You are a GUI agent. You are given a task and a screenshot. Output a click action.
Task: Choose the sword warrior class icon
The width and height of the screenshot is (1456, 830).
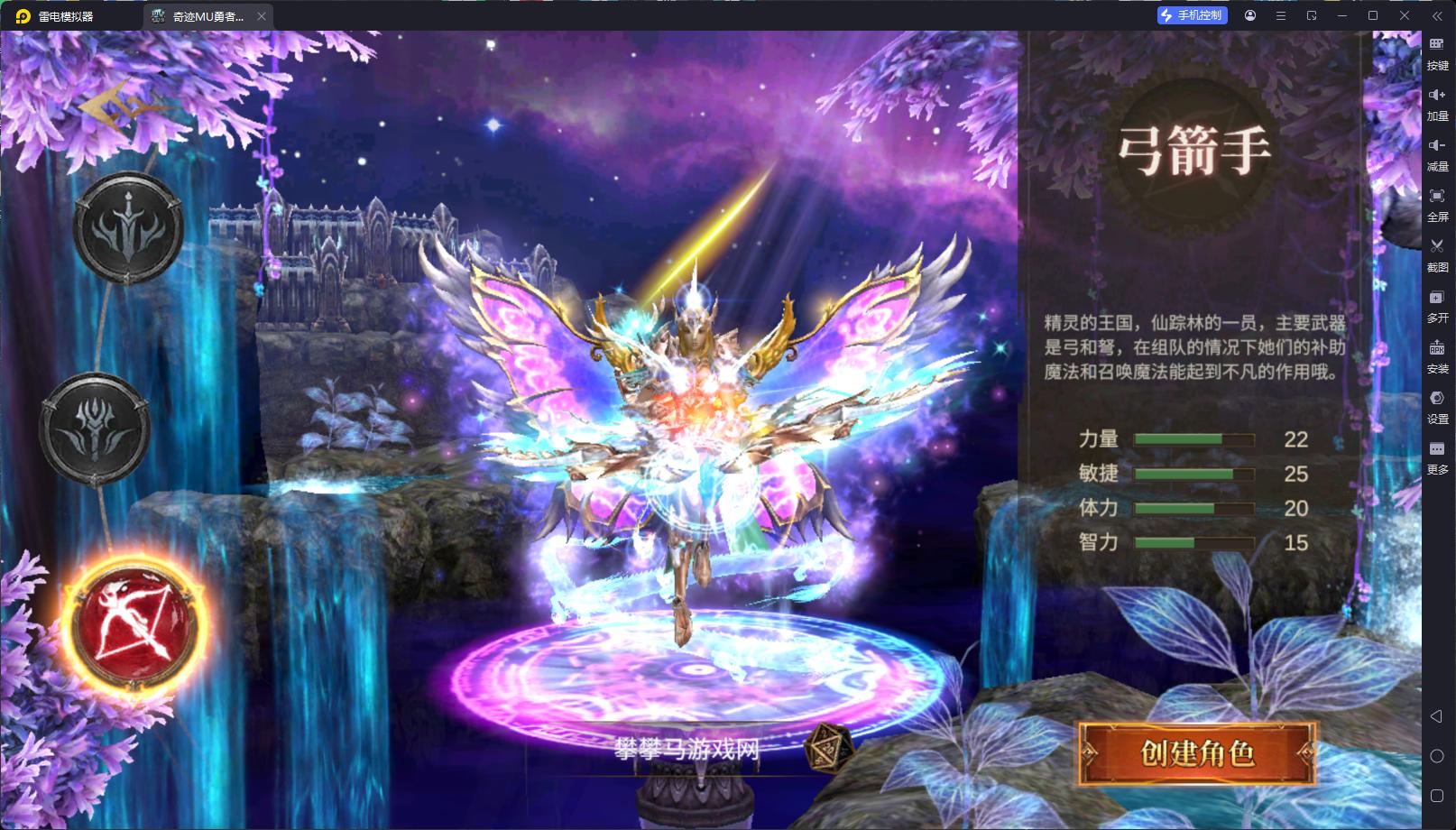[x=128, y=227]
